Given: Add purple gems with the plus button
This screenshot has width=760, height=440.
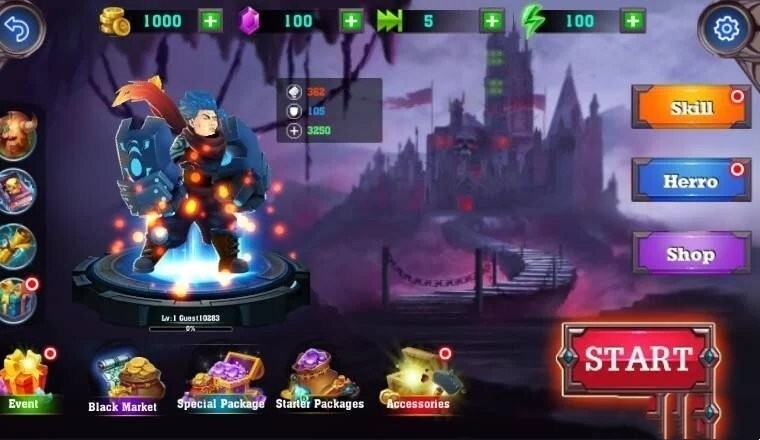Looking at the screenshot, I should [351, 20].
